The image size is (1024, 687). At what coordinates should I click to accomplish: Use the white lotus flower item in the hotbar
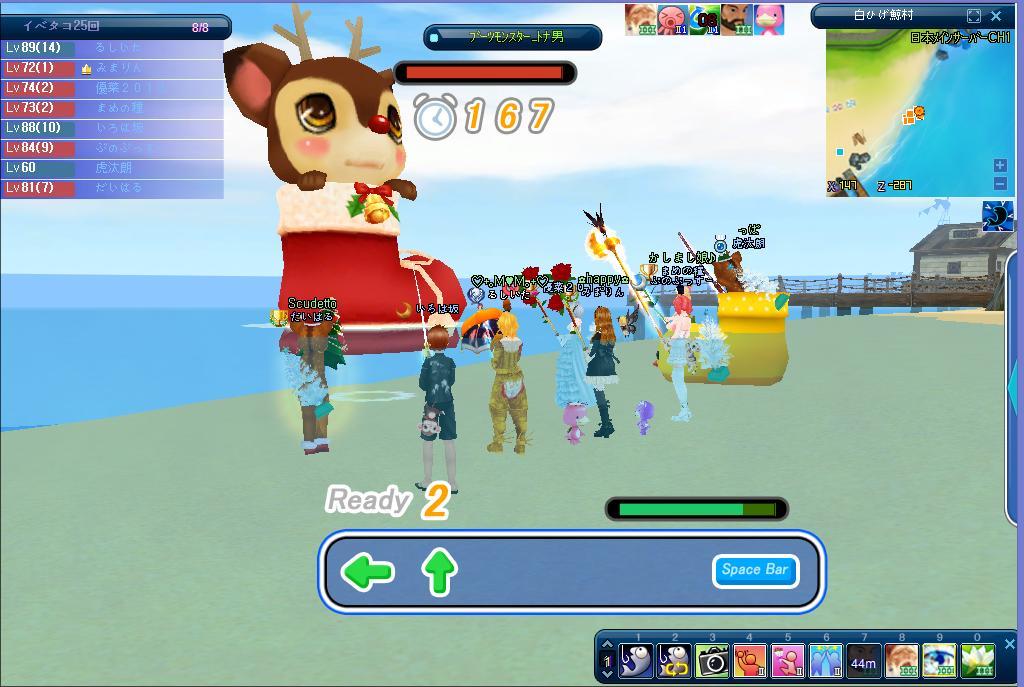[978, 661]
